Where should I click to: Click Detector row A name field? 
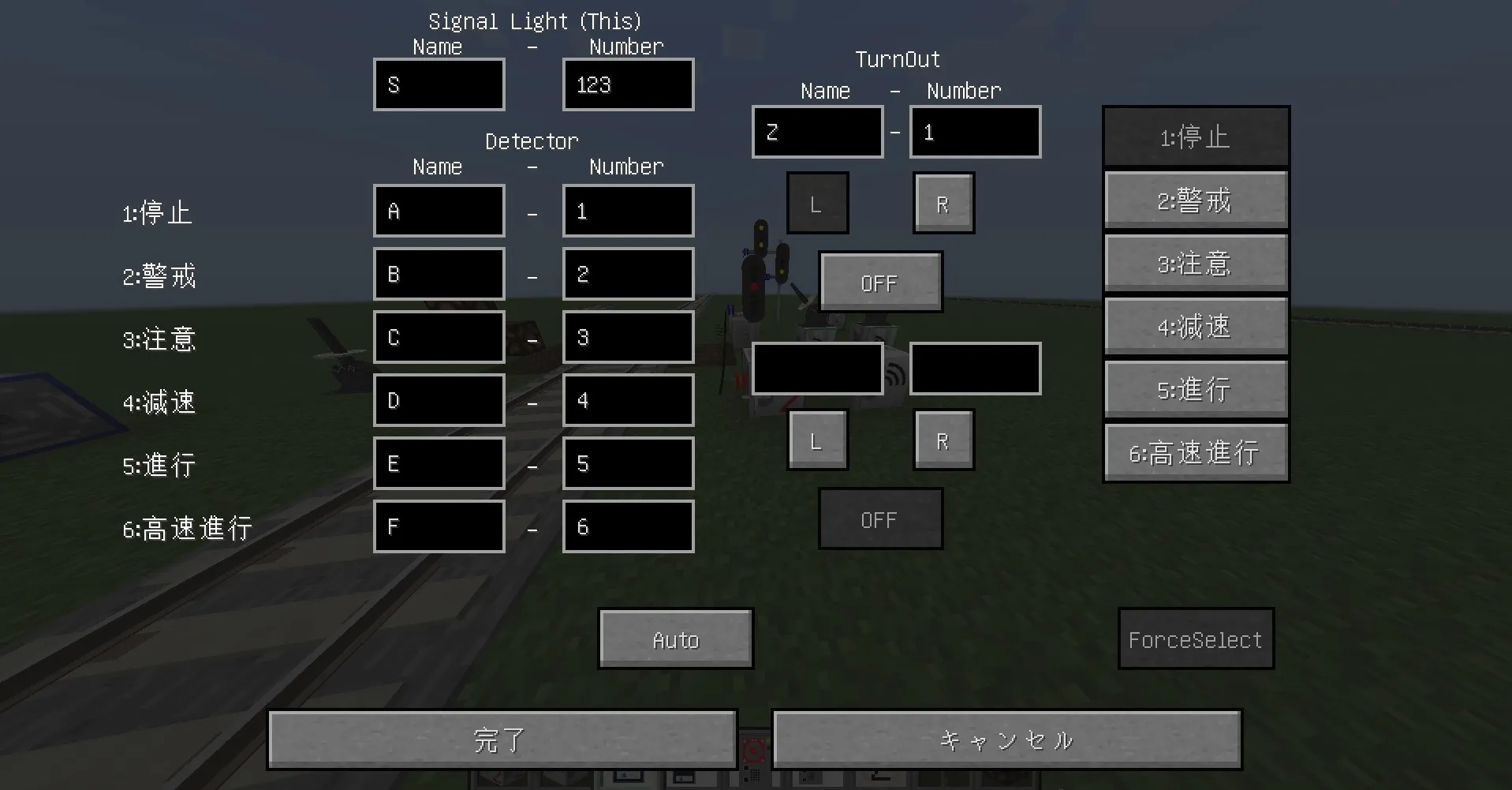click(x=439, y=211)
